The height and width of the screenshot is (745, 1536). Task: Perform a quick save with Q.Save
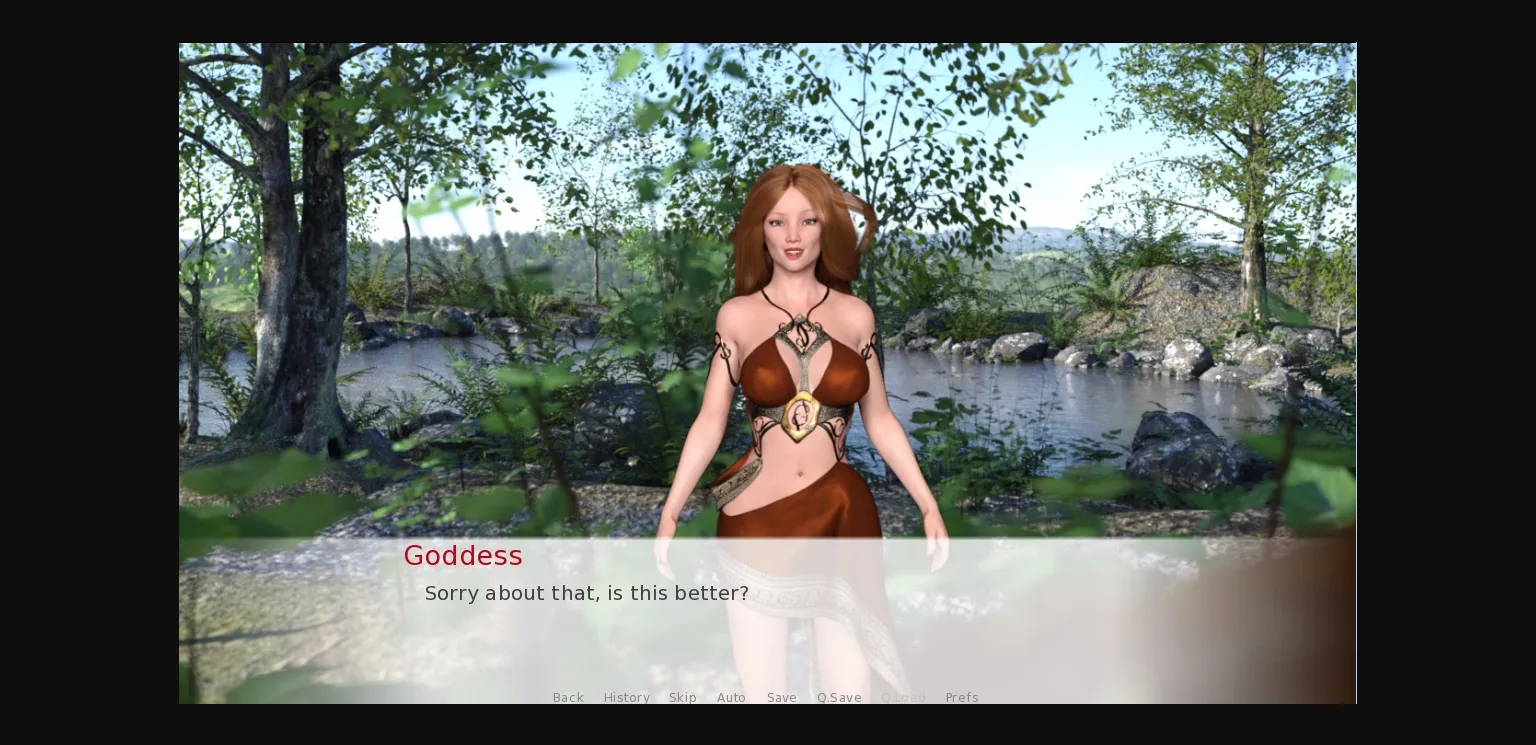[x=839, y=697]
